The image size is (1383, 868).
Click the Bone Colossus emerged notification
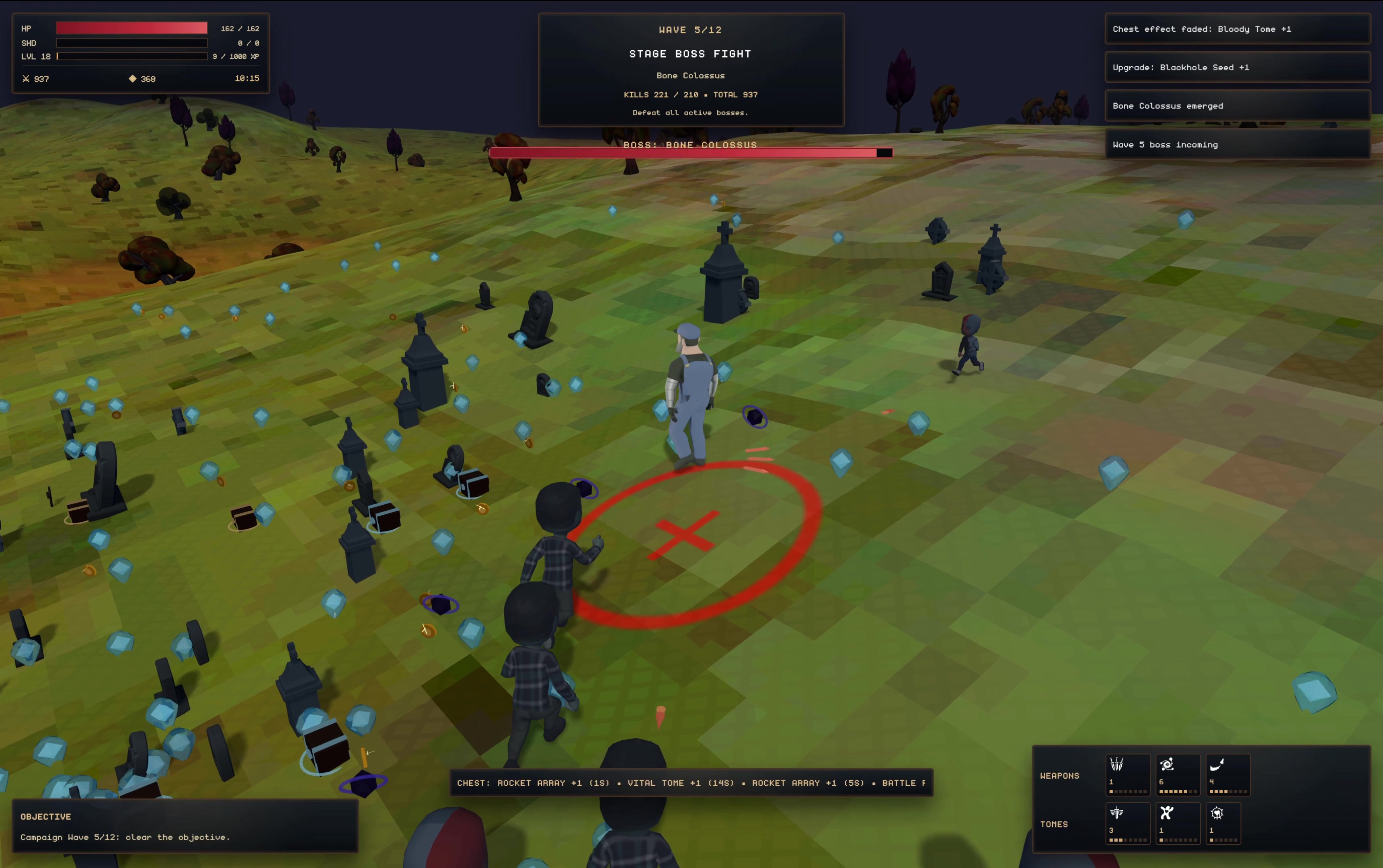coord(1237,106)
